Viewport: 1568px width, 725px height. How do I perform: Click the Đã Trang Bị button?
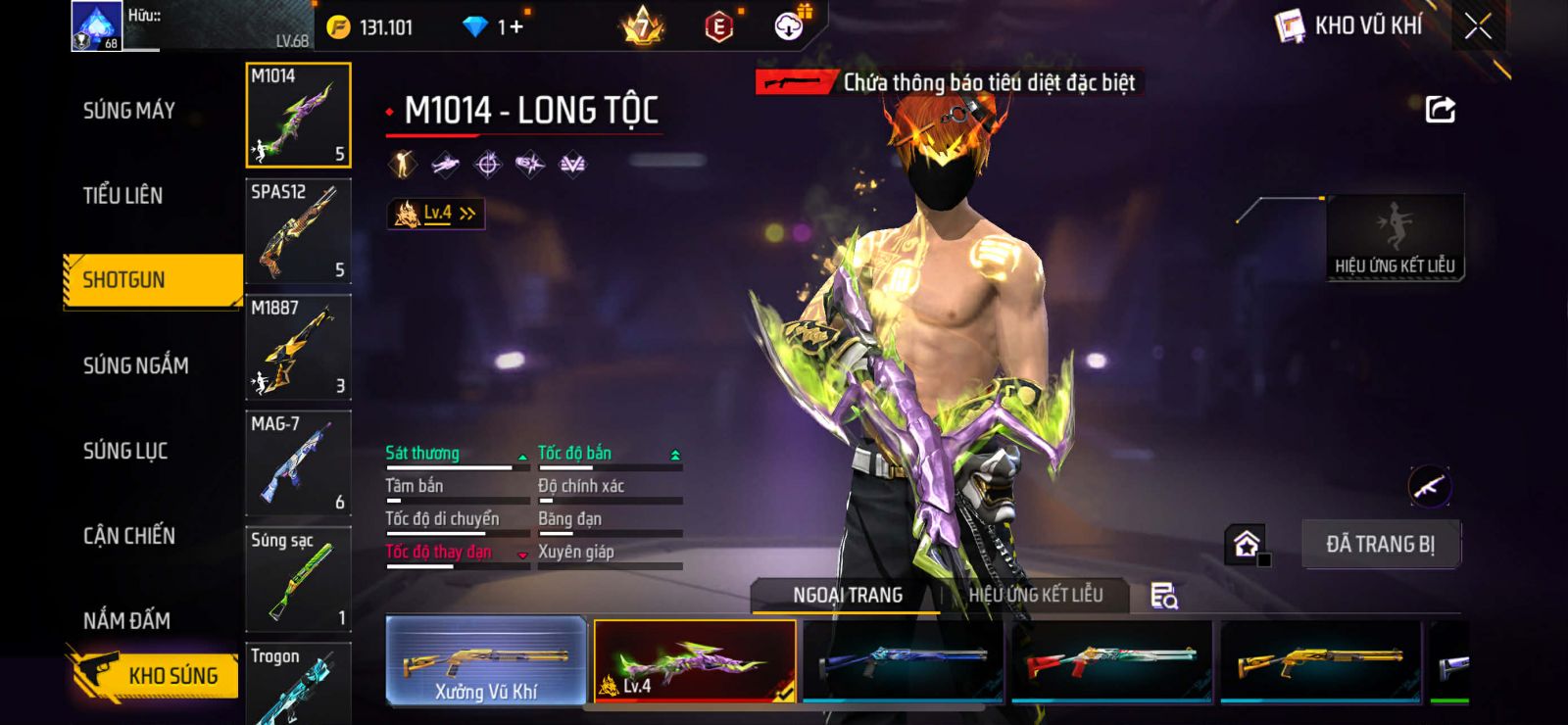(1380, 544)
